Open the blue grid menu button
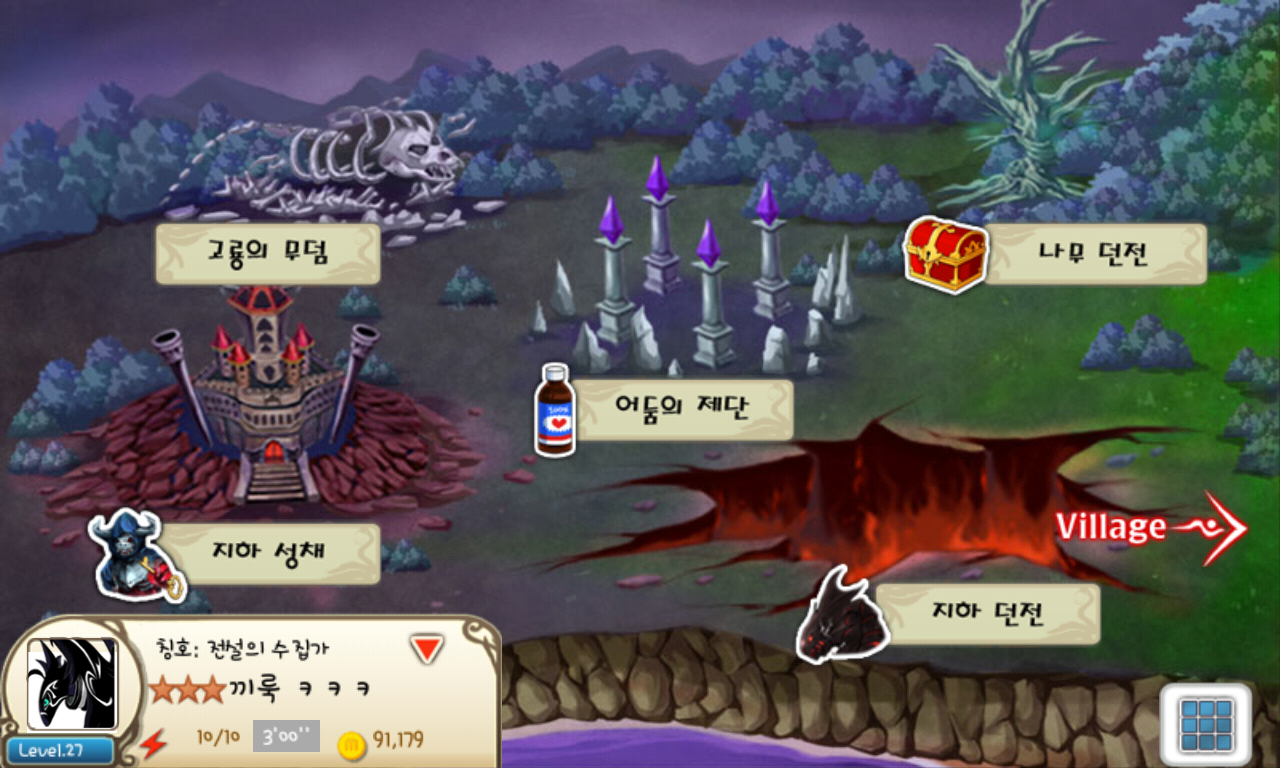The height and width of the screenshot is (768, 1280). click(x=1206, y=724)
